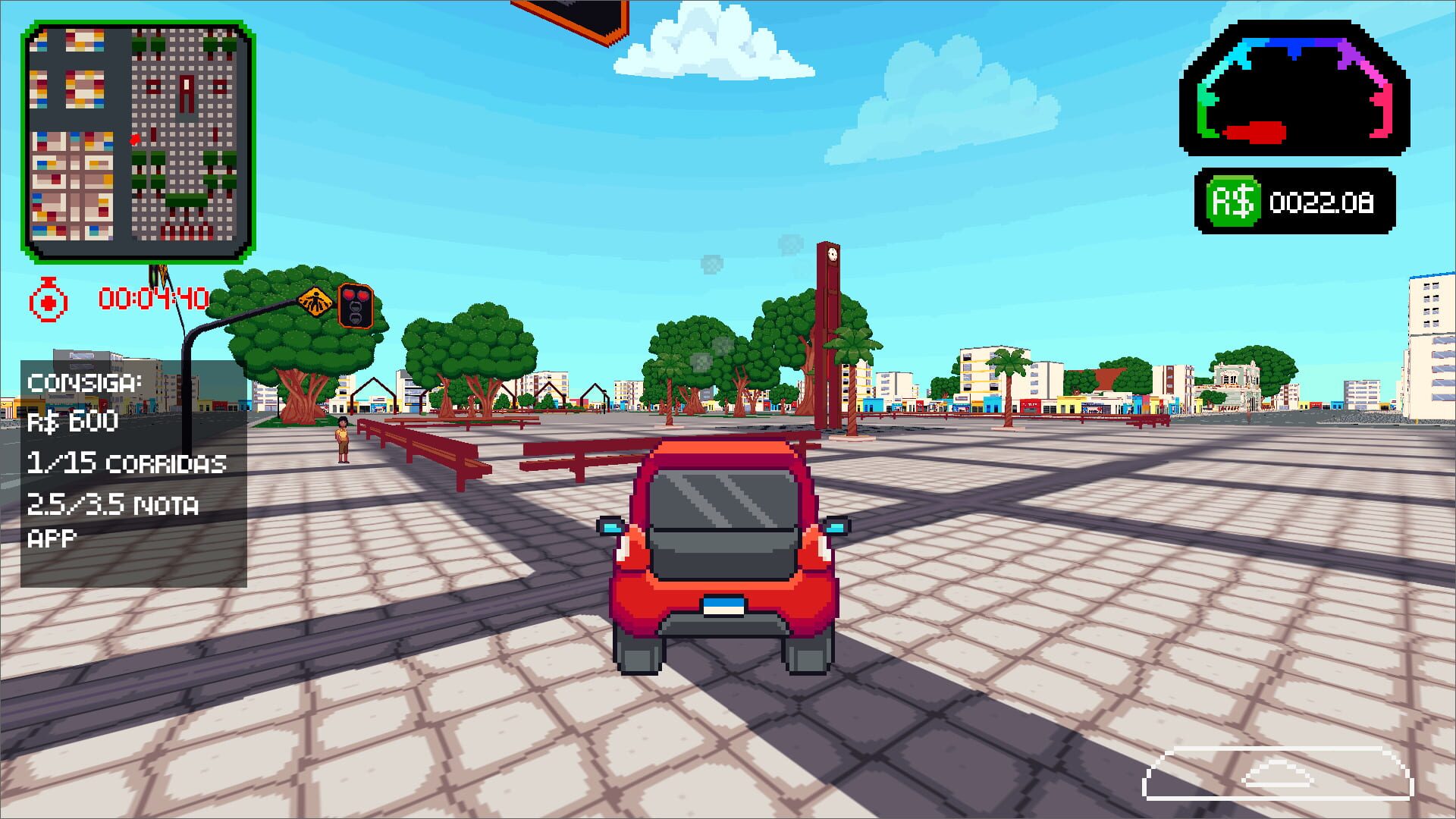
Task: Select the 2.5/3.5 NOTA APP rating entry
Action: click(114, 504)
